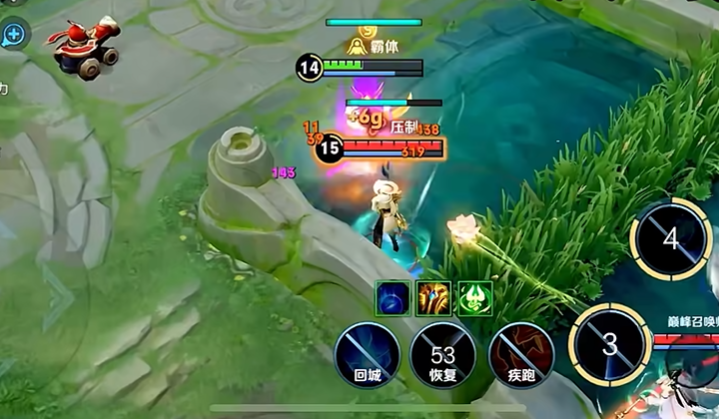Use the golden armor item icon
719x419 pixels.
click(434, 298)
